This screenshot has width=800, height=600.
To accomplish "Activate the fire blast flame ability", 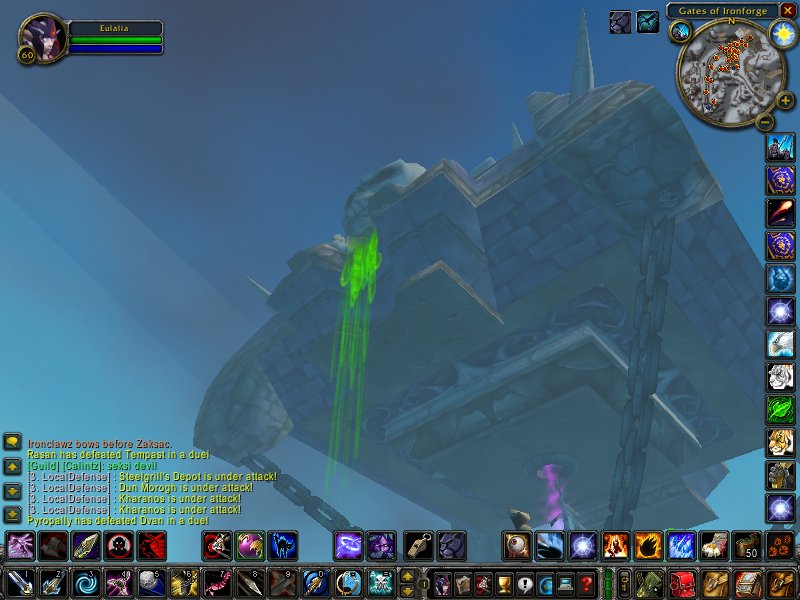I will [649, 546].
